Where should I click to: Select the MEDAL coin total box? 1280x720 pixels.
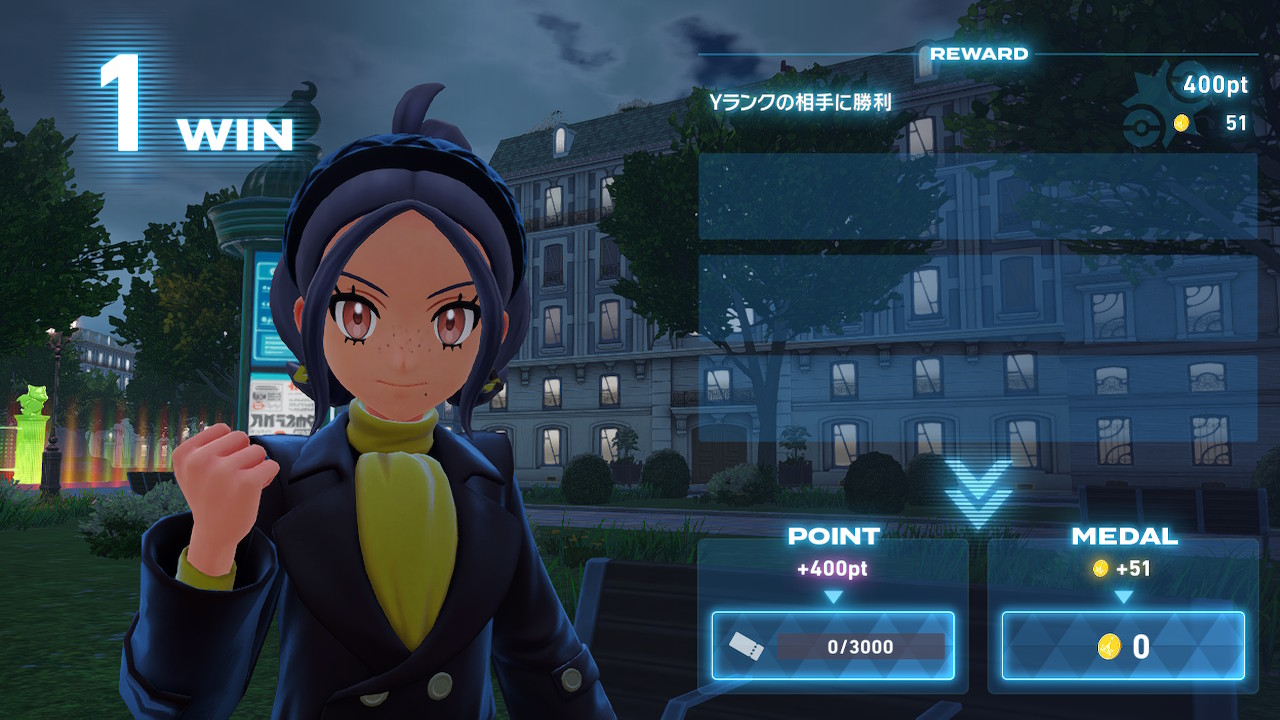click(1123, 646)
